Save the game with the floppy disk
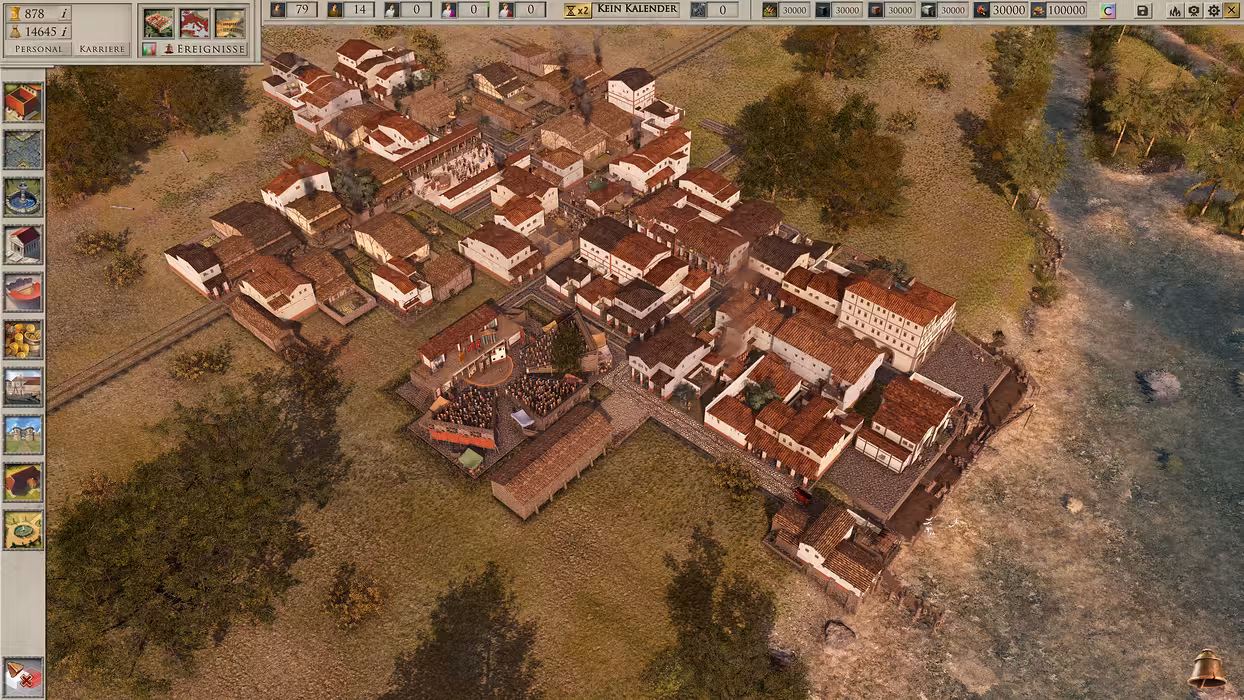Viewport: 1244px width, 700px height. (1143, 10)
